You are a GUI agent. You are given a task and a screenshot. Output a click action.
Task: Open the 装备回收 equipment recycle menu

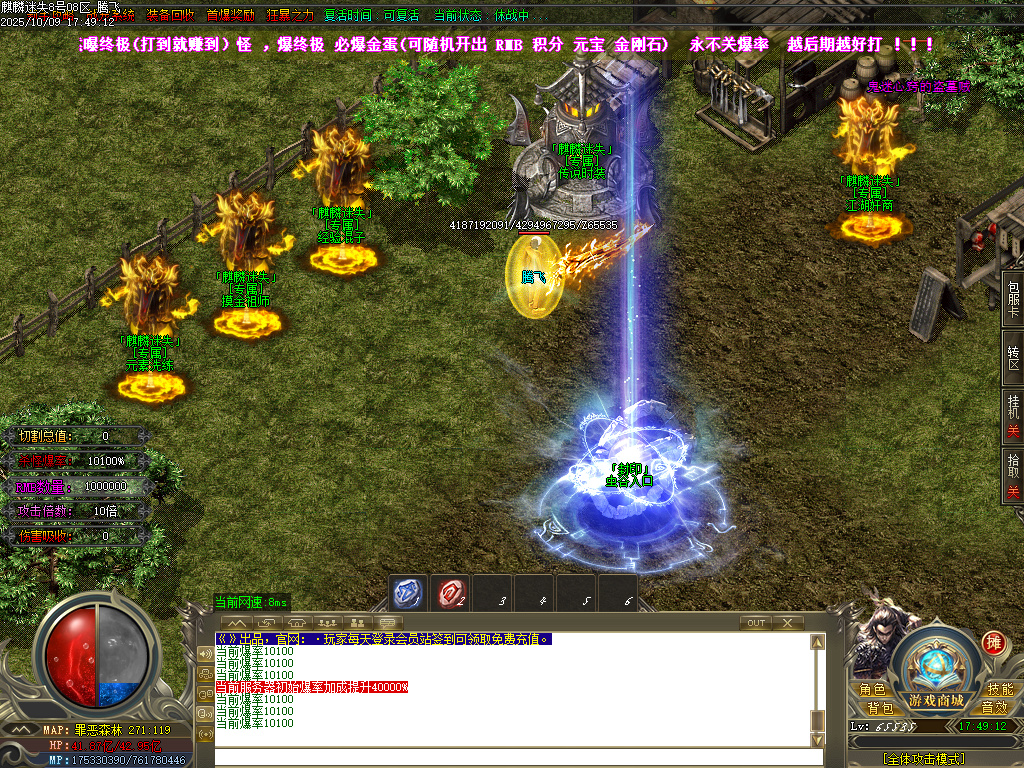tap(170, 16)
